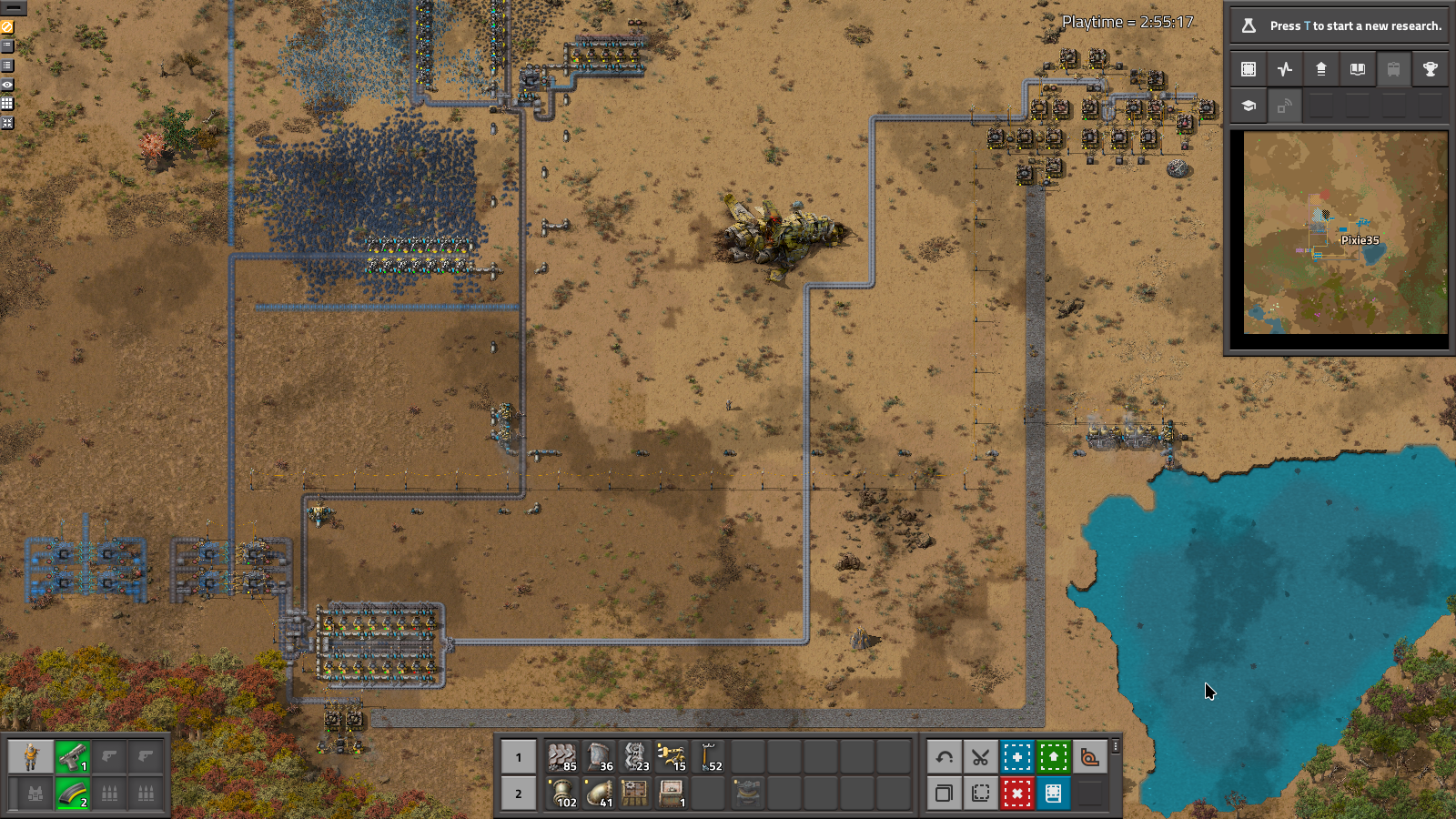Activate the scissors cut tool
1456x819 pixels.
coord(980,756)
